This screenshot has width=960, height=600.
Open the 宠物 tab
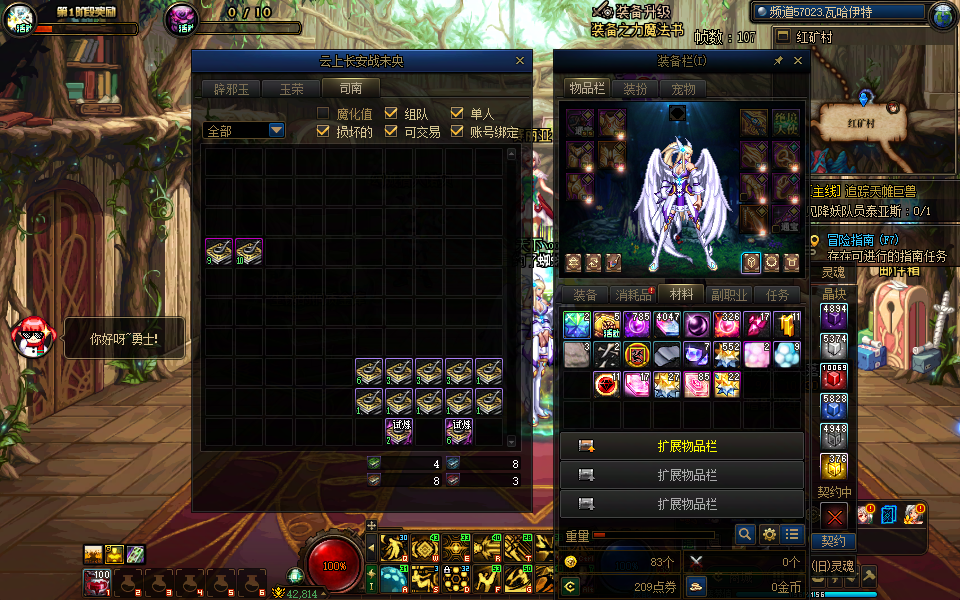click(x=683, y=88)
